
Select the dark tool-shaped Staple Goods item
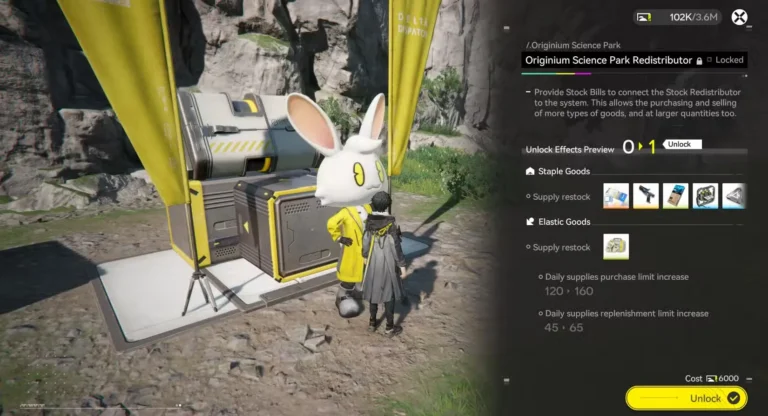point(646,195)
